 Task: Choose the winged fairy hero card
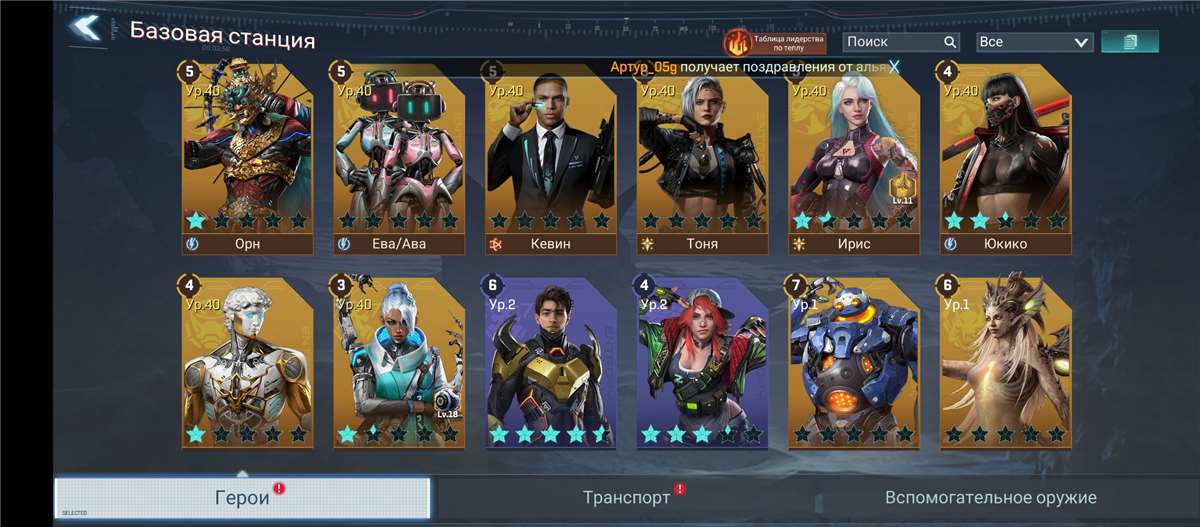[x=1005, y=362]
